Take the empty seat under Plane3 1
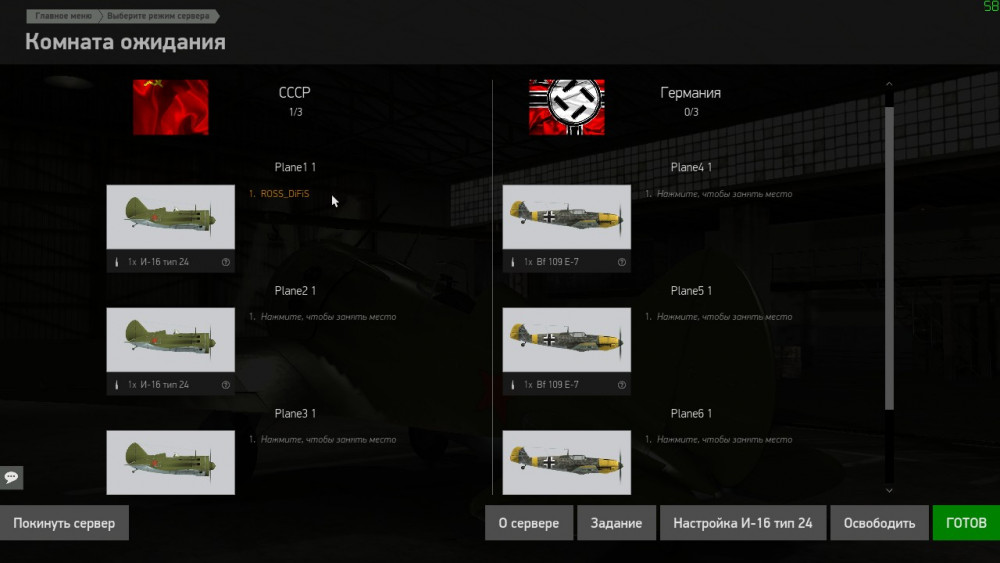The image size is (1000, 563). coord(328,440)
